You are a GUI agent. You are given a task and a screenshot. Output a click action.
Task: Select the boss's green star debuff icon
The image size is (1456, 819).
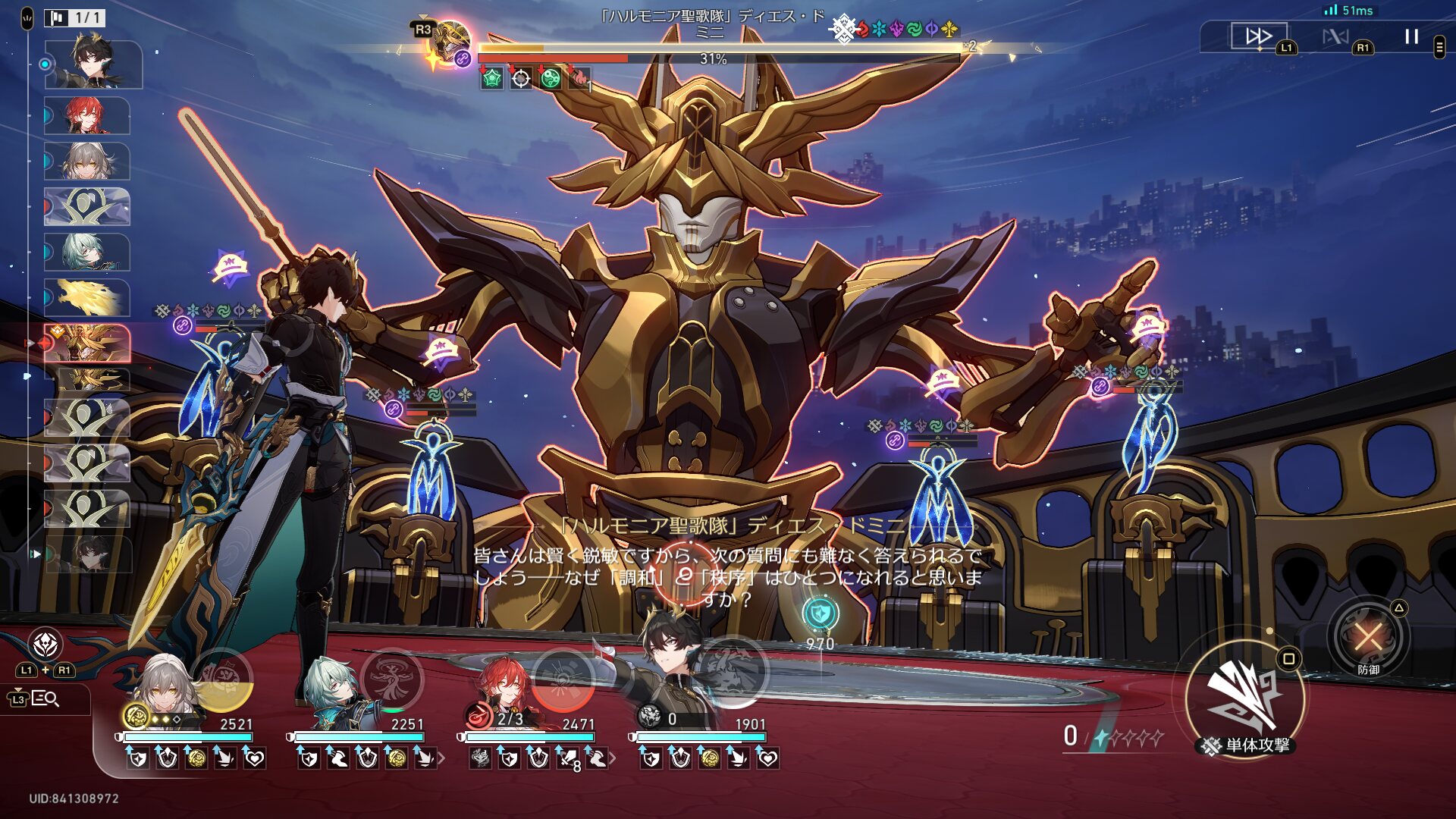491,78
